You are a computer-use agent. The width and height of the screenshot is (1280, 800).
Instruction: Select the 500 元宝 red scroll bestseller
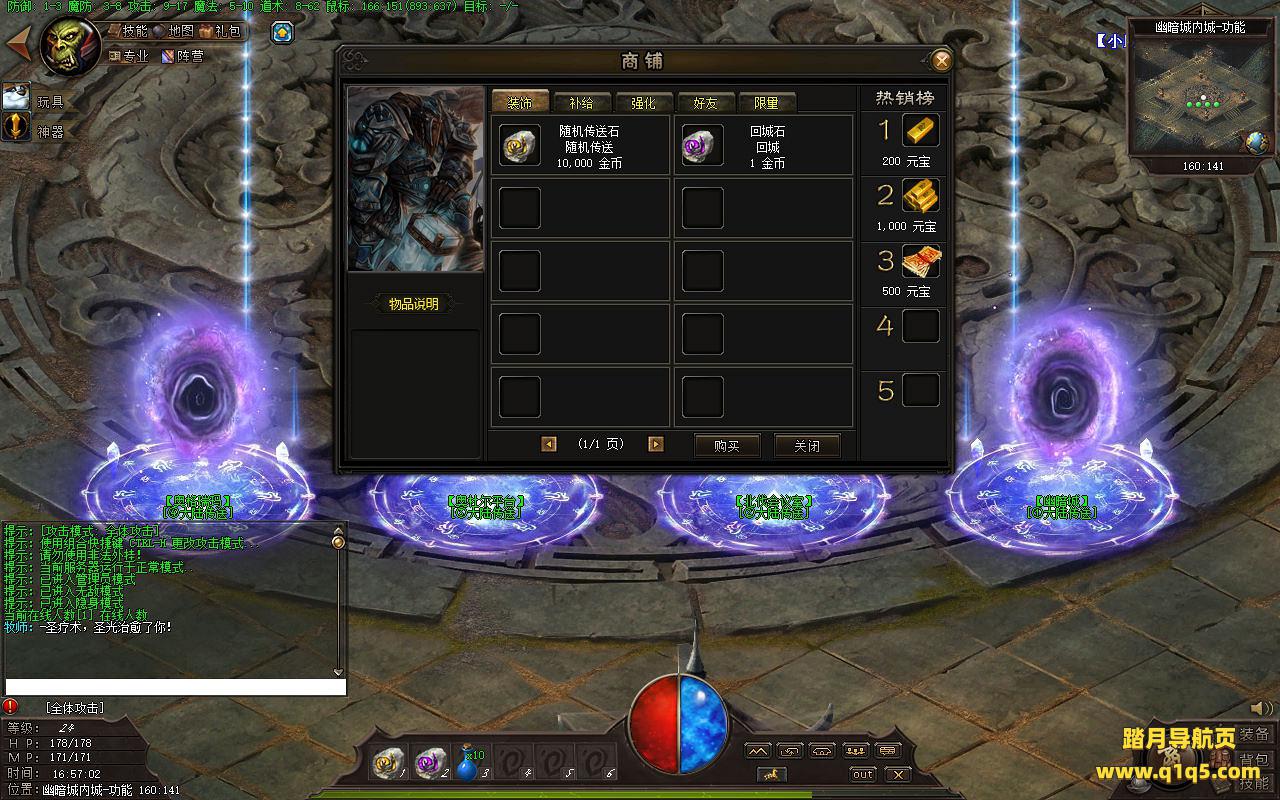click(x=920, y=261)
